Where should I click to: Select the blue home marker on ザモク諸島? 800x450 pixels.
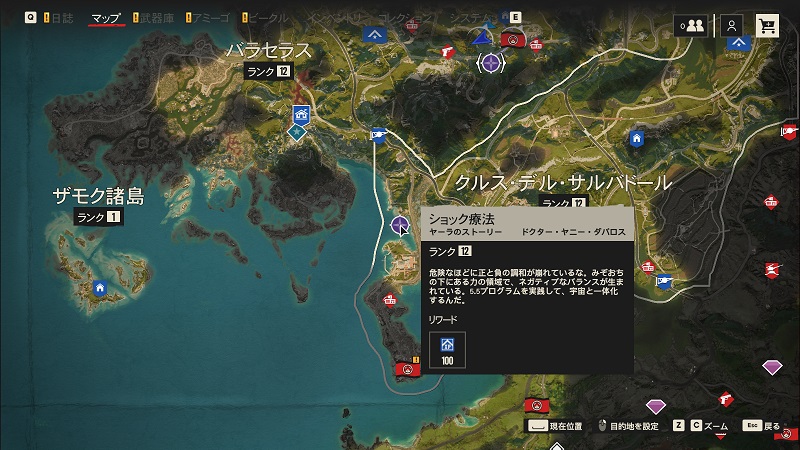(99, 288)
